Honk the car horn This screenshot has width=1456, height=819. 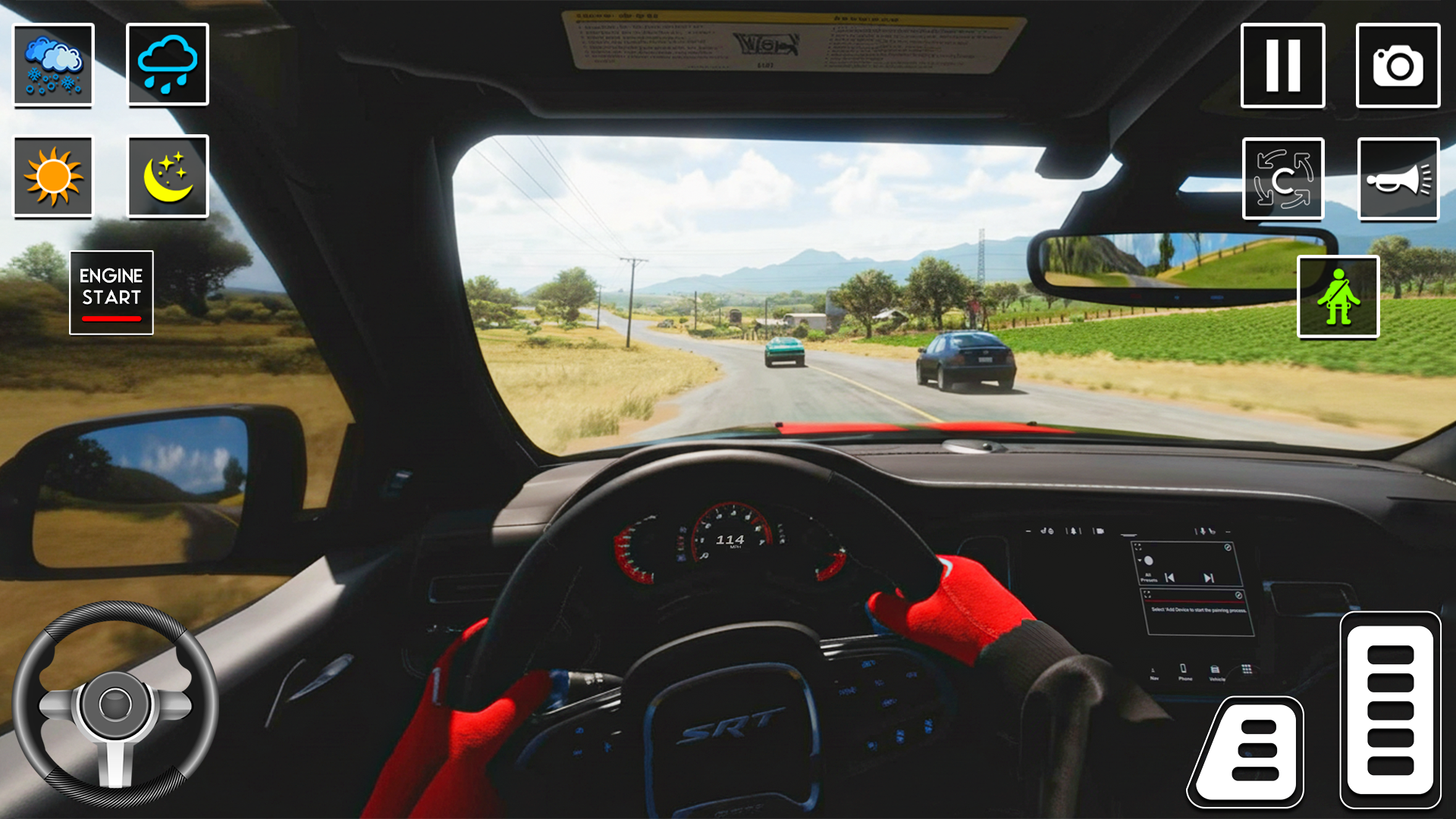coord(1399,179)
